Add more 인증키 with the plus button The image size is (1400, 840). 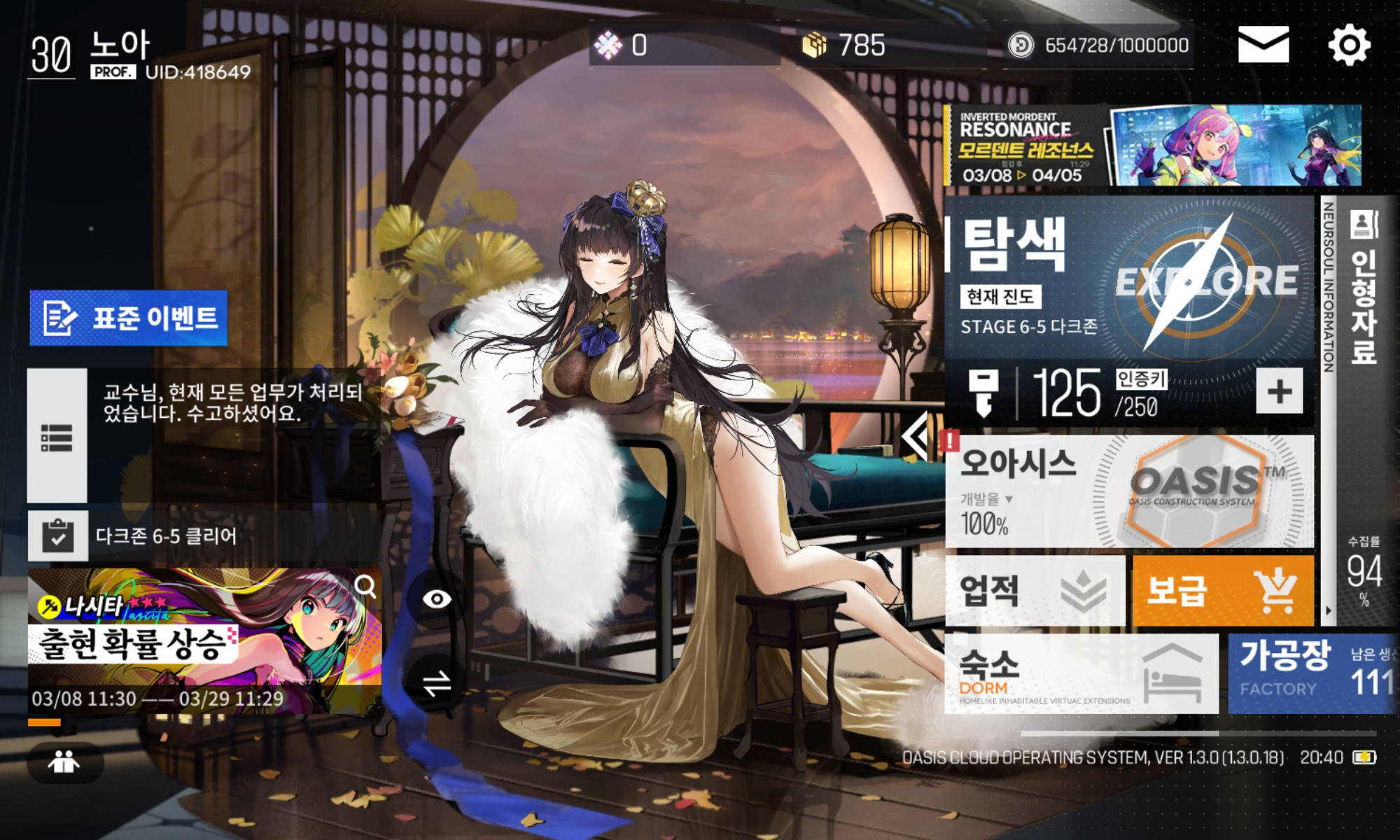1279,391
